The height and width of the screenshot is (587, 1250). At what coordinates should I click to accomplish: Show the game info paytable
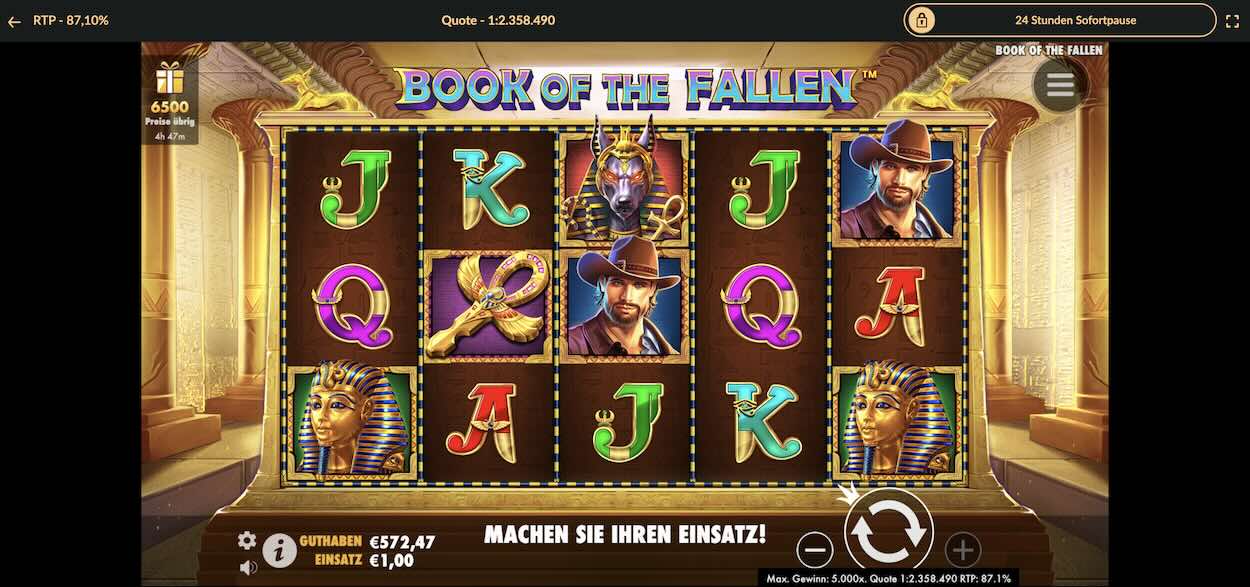pyautogui.click(x=279, y=549)
